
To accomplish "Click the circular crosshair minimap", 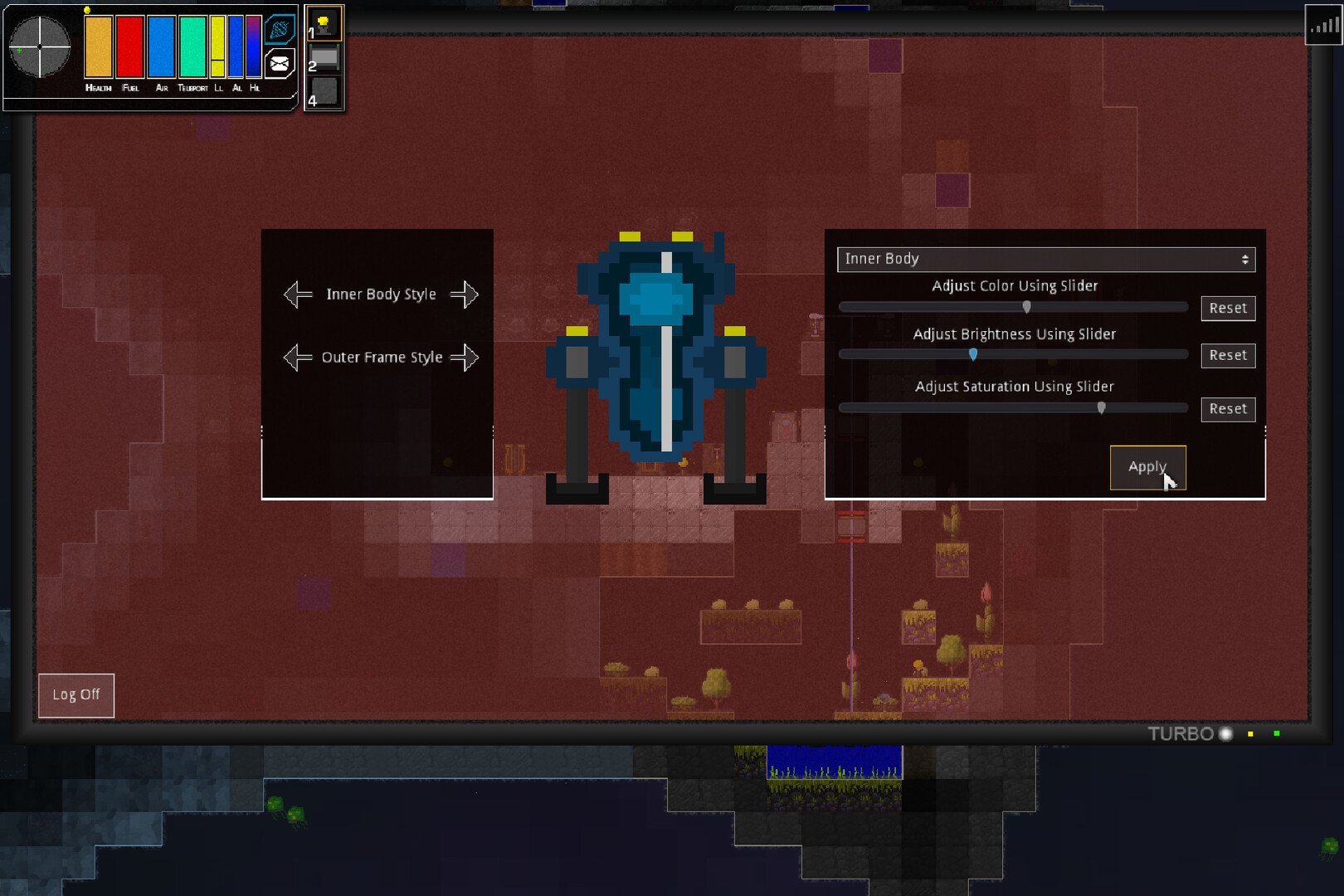I will pyautogui.click(x=40, y=47).
